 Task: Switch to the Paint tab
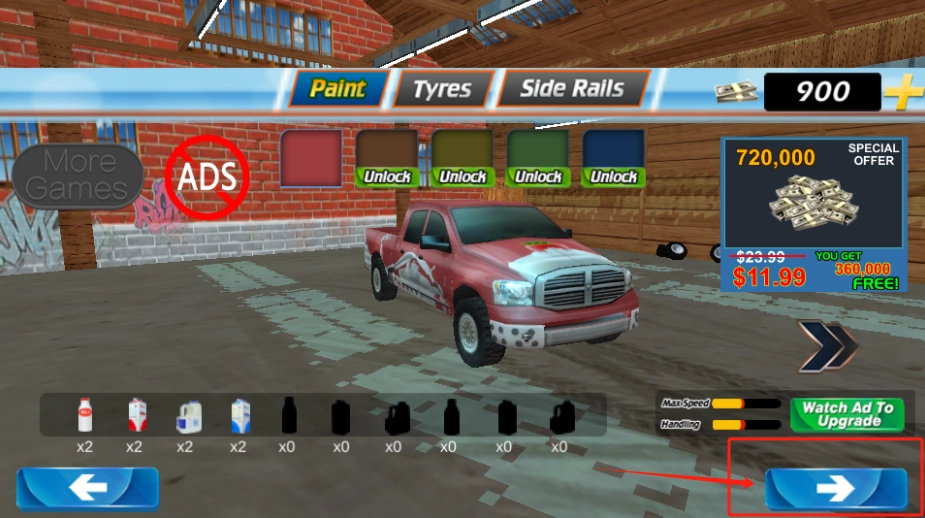click(336, 89)
